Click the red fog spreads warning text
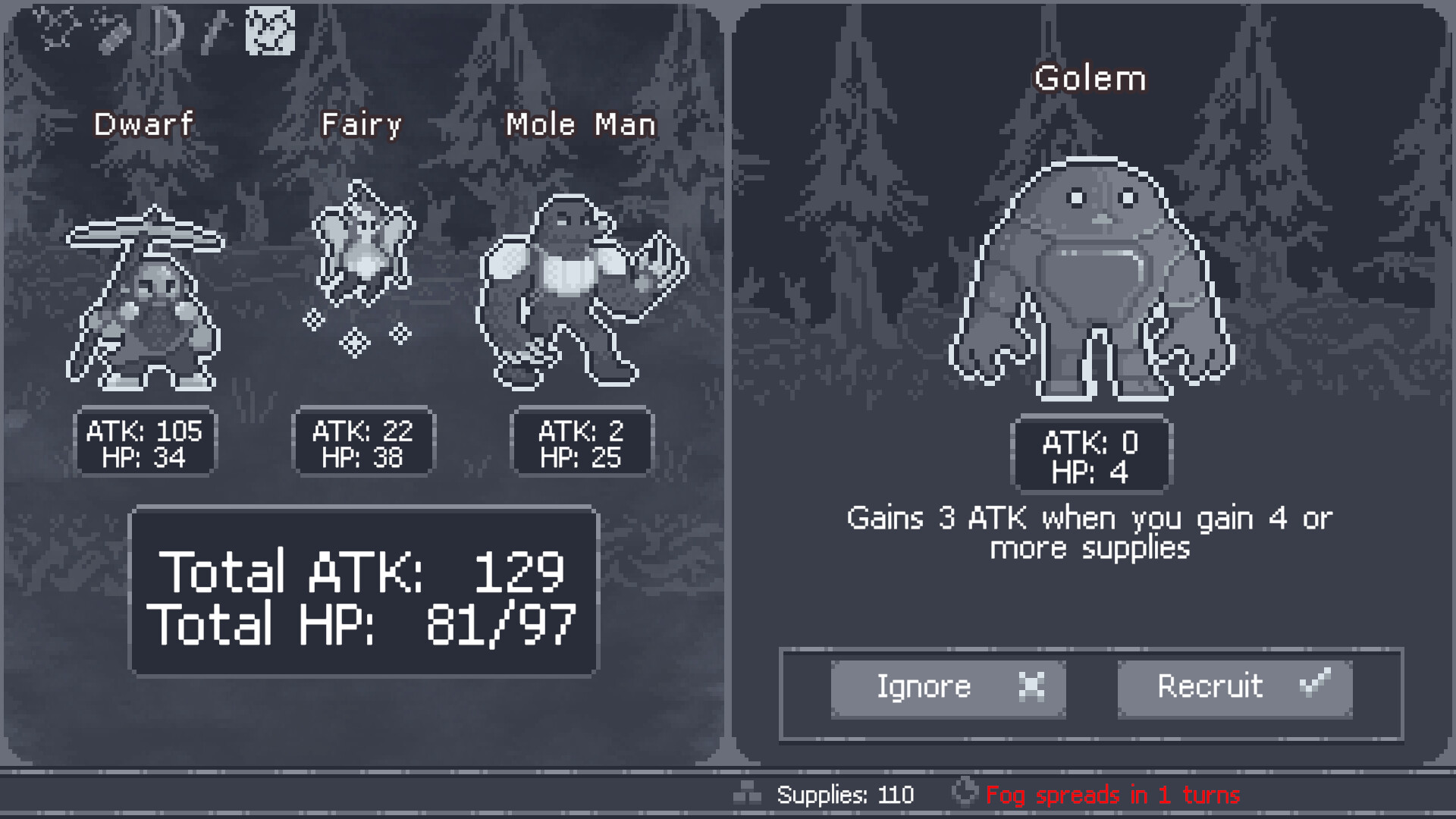Screen dimensions: 1456x819 pos(1113,794)
